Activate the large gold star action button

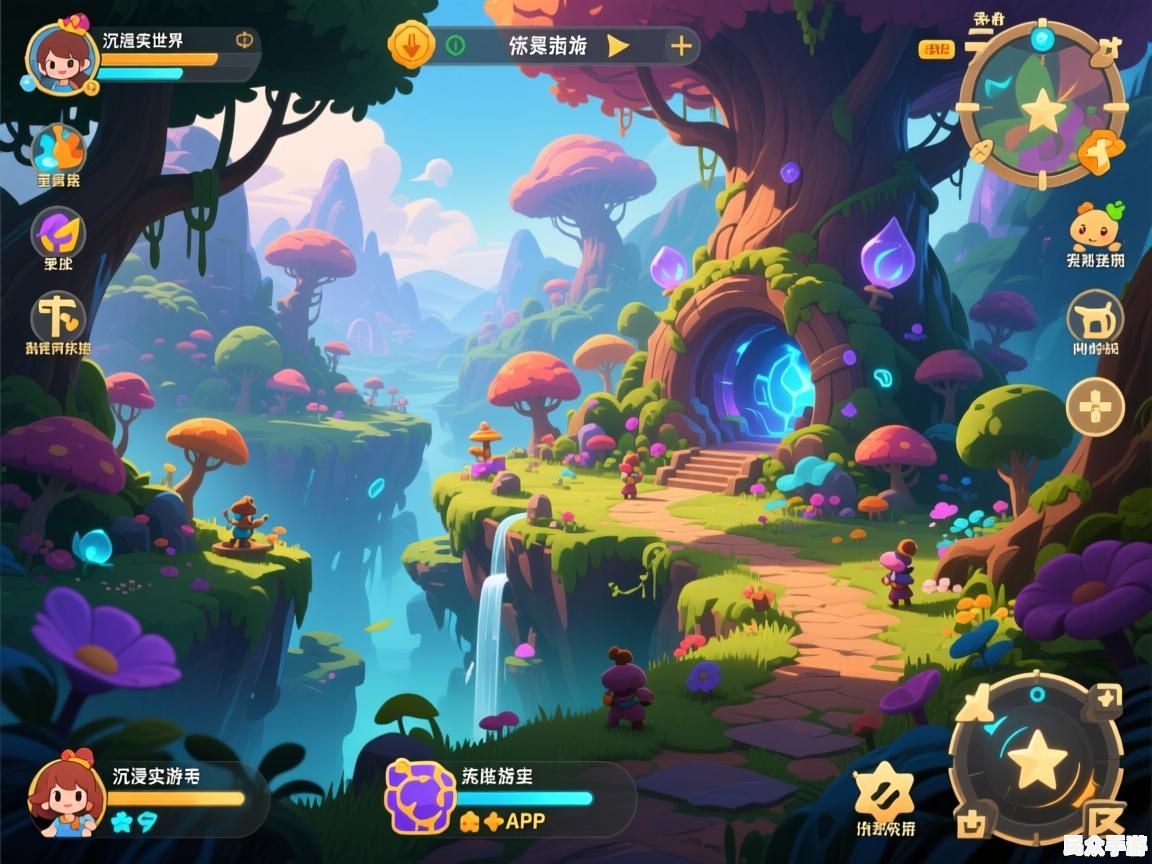click(x=1036, y=760)
